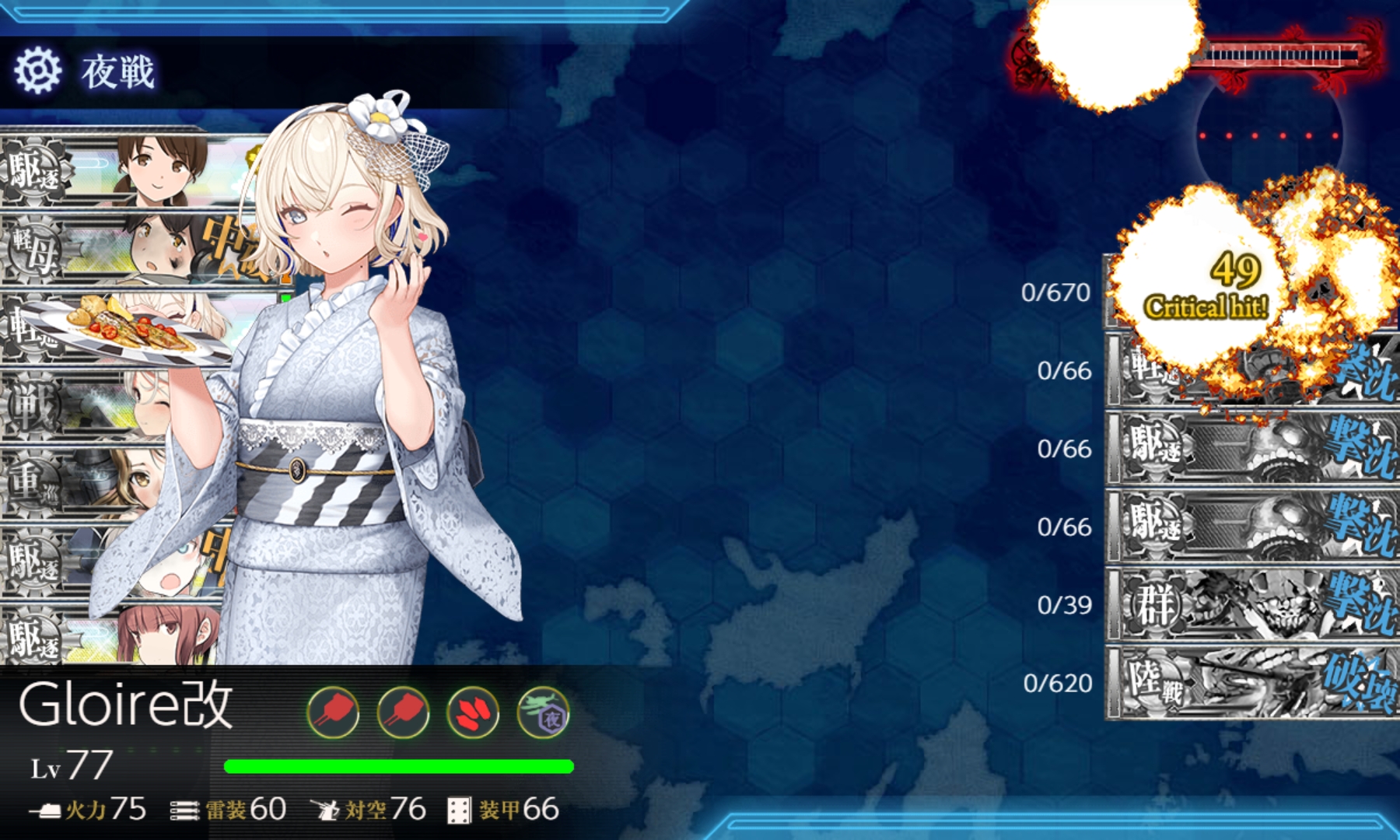Choose the enemy 陸戦 land unit banner
The image size is (1400, 840).
click(x=1252, y=683)
